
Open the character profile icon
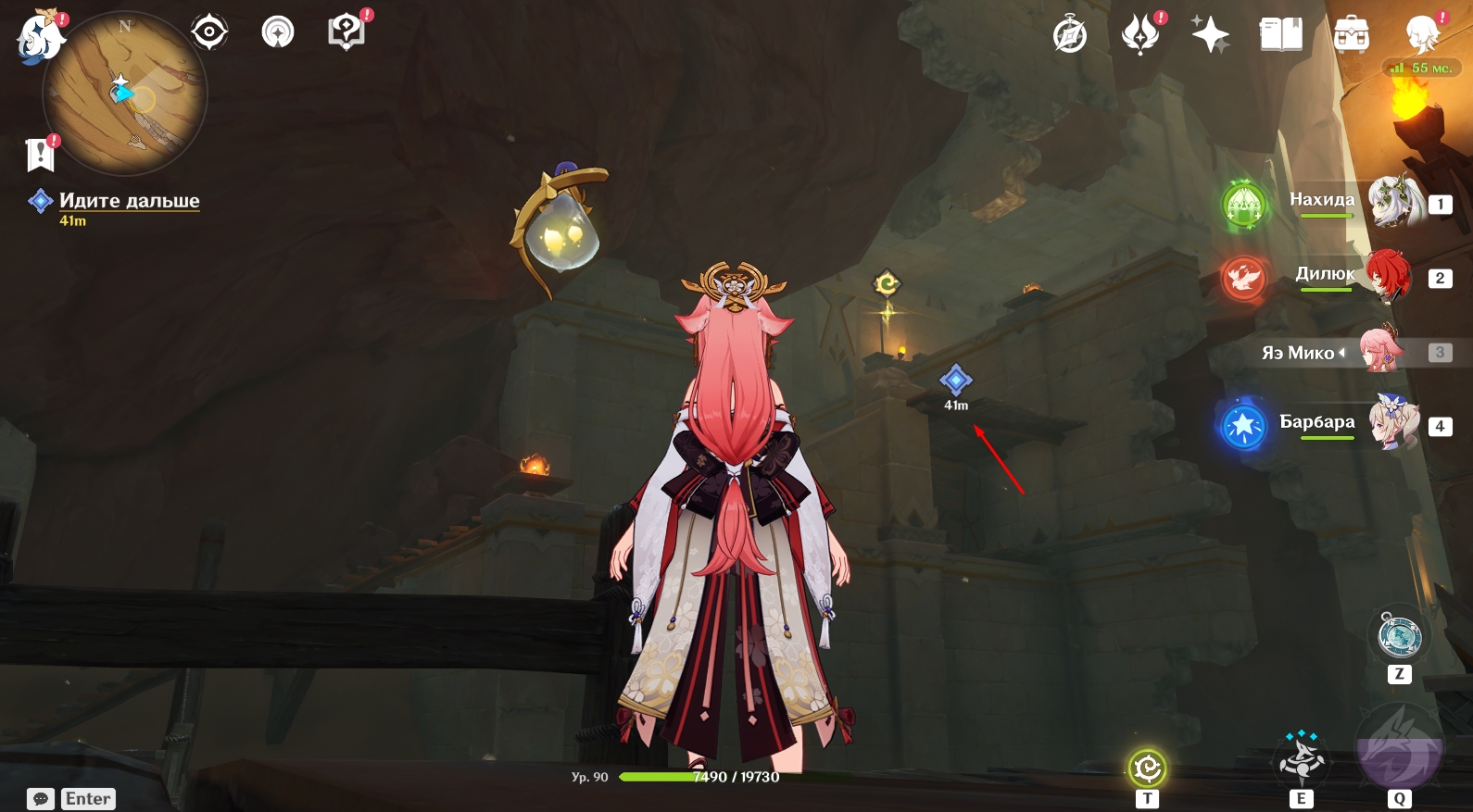(1422, 35)
